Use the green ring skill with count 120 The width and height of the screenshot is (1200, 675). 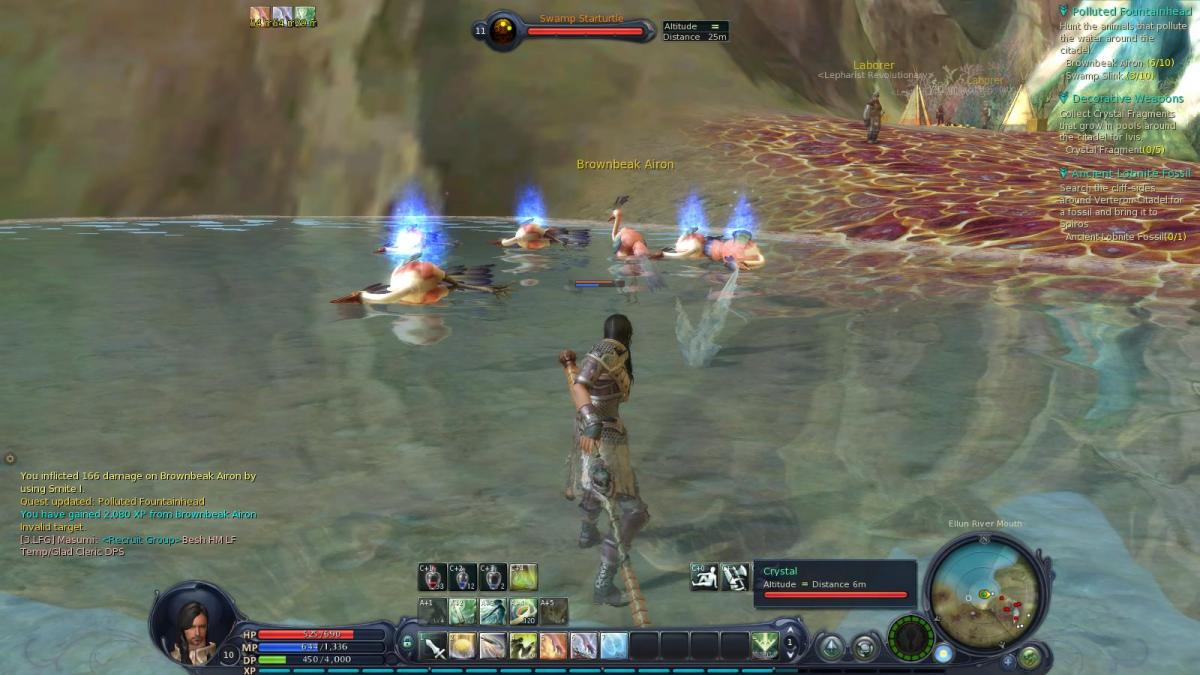523,610
